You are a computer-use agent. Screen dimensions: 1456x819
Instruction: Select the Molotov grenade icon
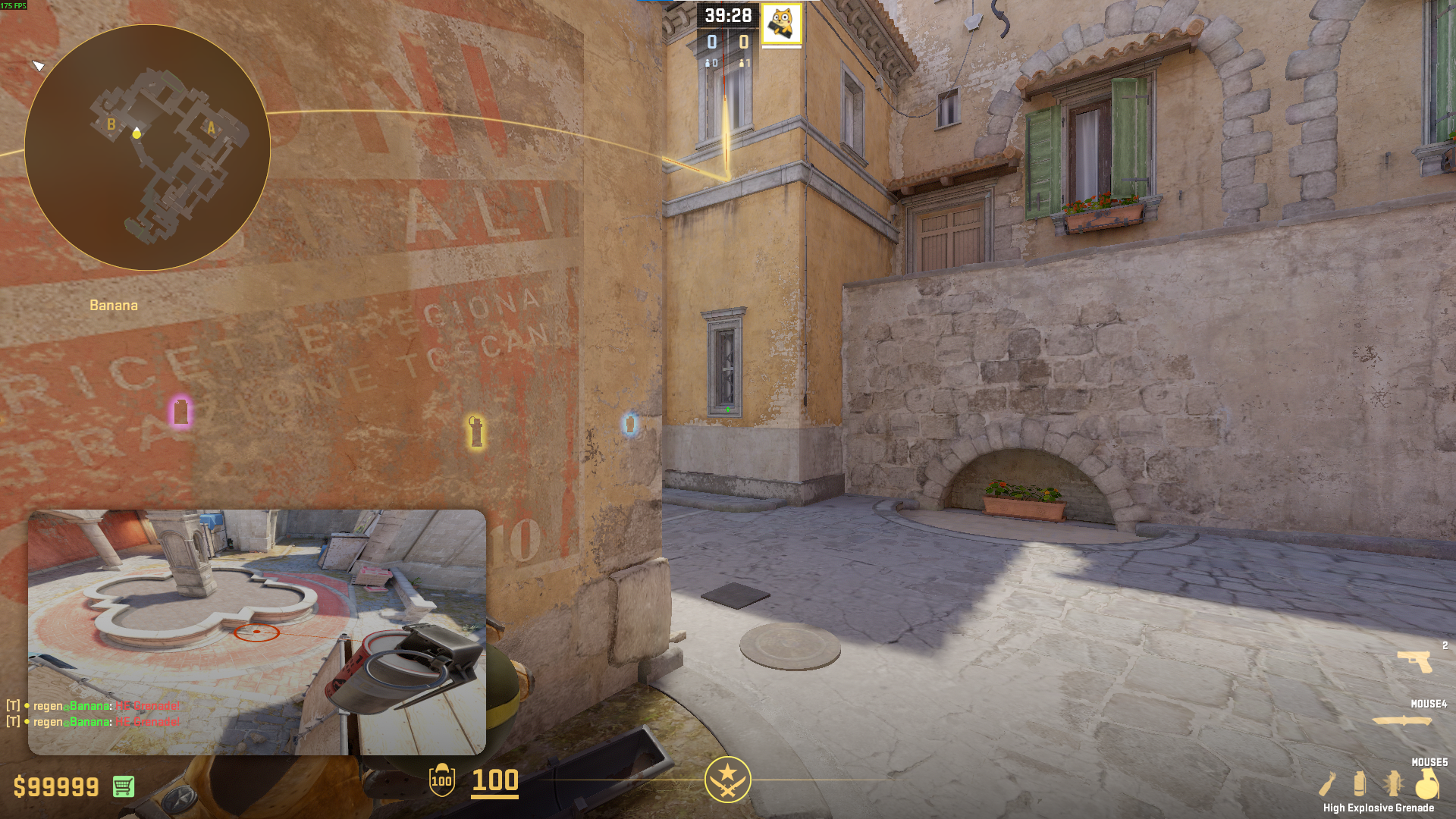[1327, 783]
